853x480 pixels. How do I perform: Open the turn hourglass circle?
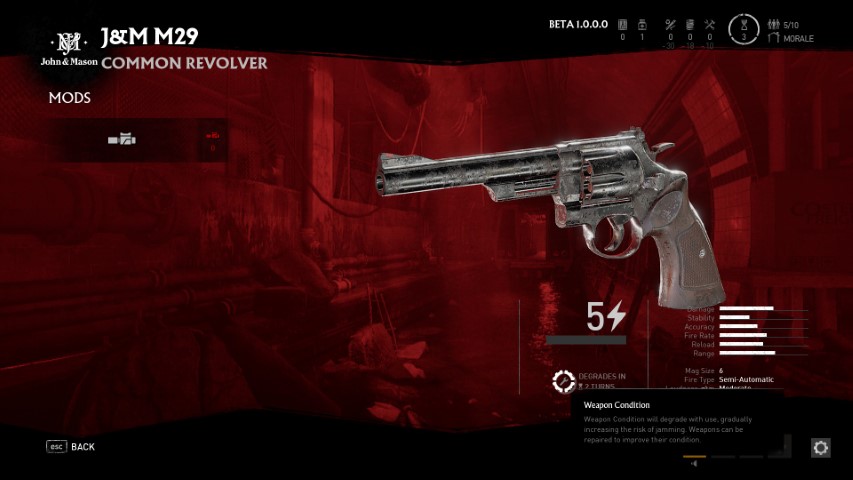click(x=741, y=28)
